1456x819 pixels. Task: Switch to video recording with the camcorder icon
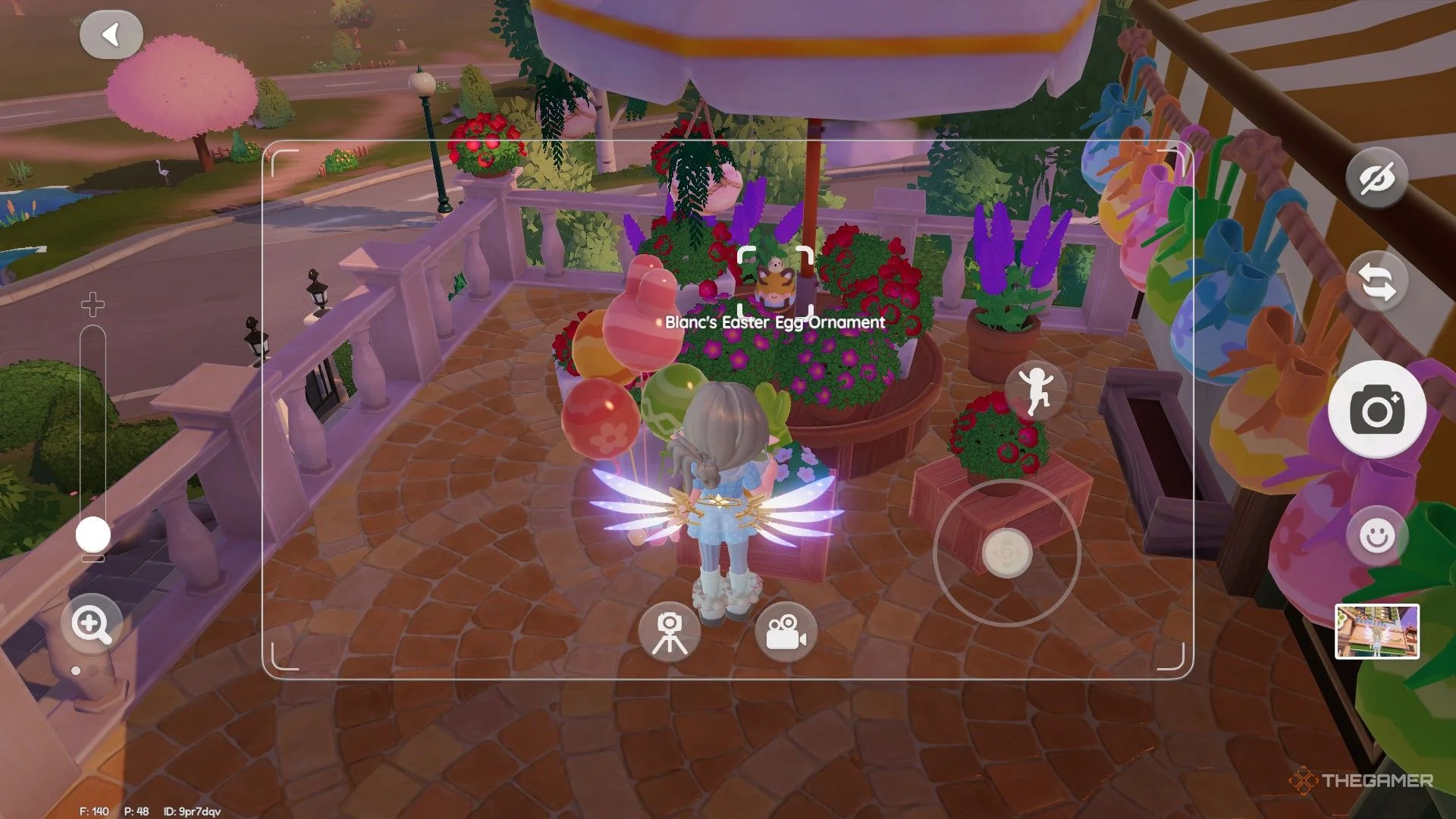(x=786, y=634)
